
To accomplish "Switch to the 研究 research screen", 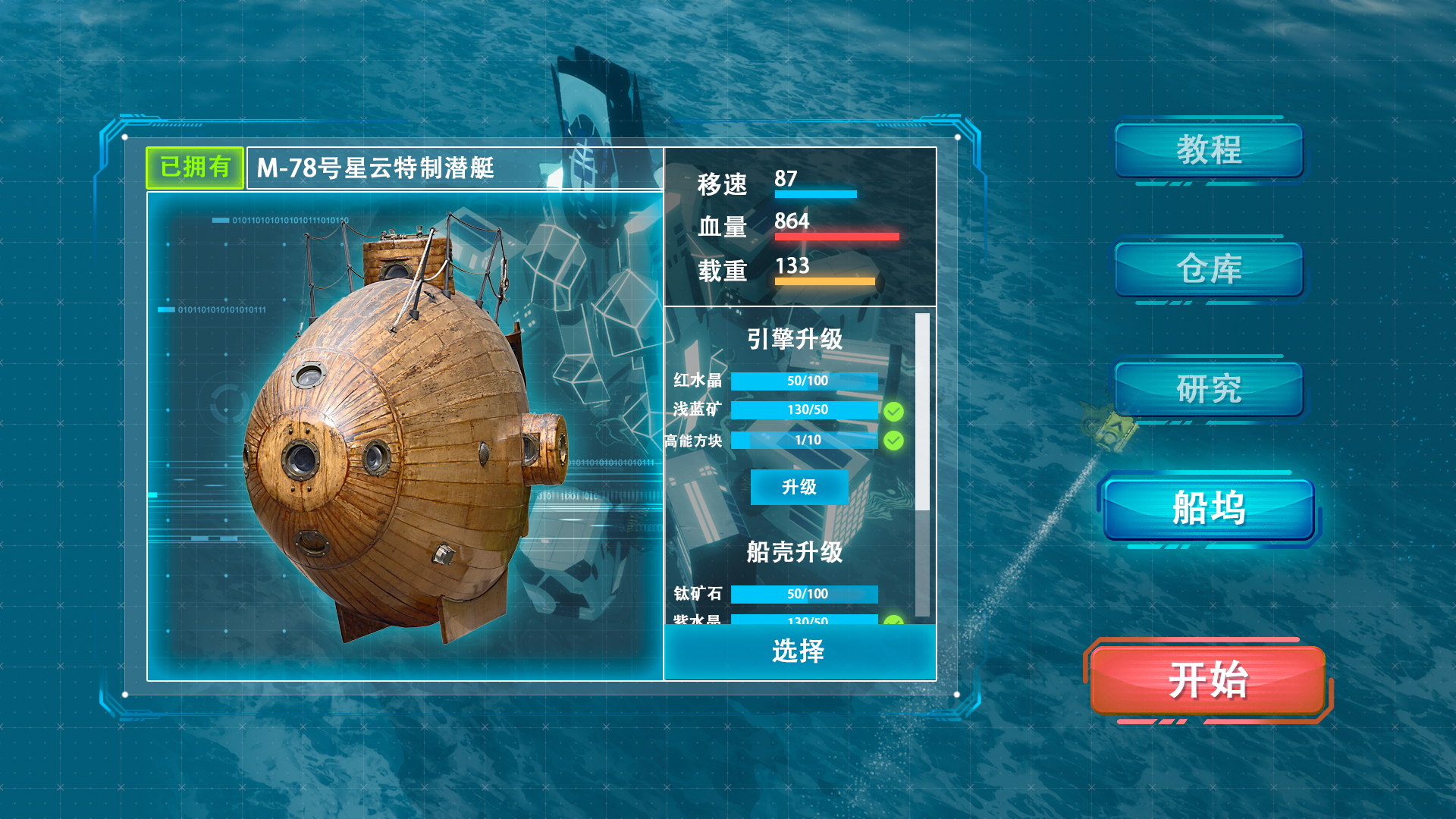I will coord(1209,388).
